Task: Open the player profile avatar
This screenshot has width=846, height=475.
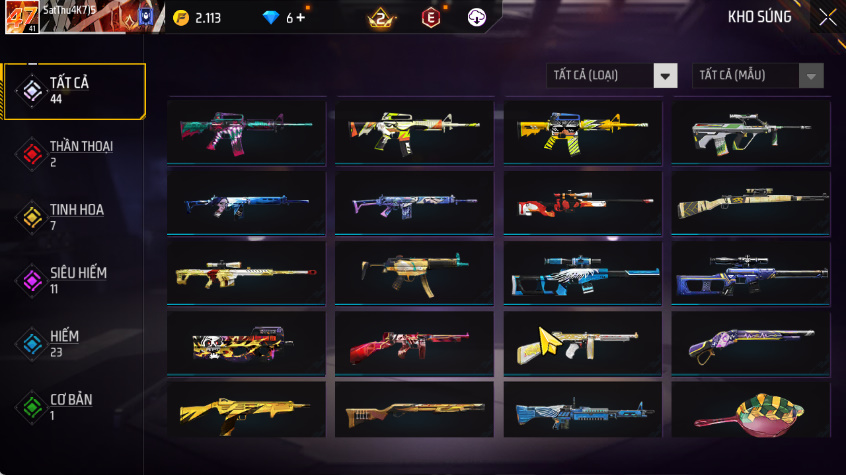Action: tap(22, 17)
